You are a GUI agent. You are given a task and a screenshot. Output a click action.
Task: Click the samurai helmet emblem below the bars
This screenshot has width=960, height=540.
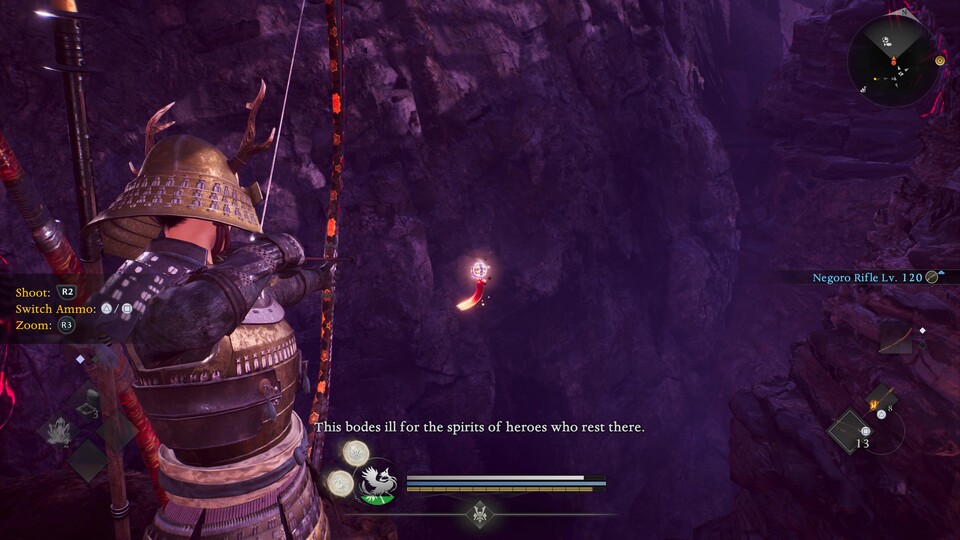coord(480,512)
